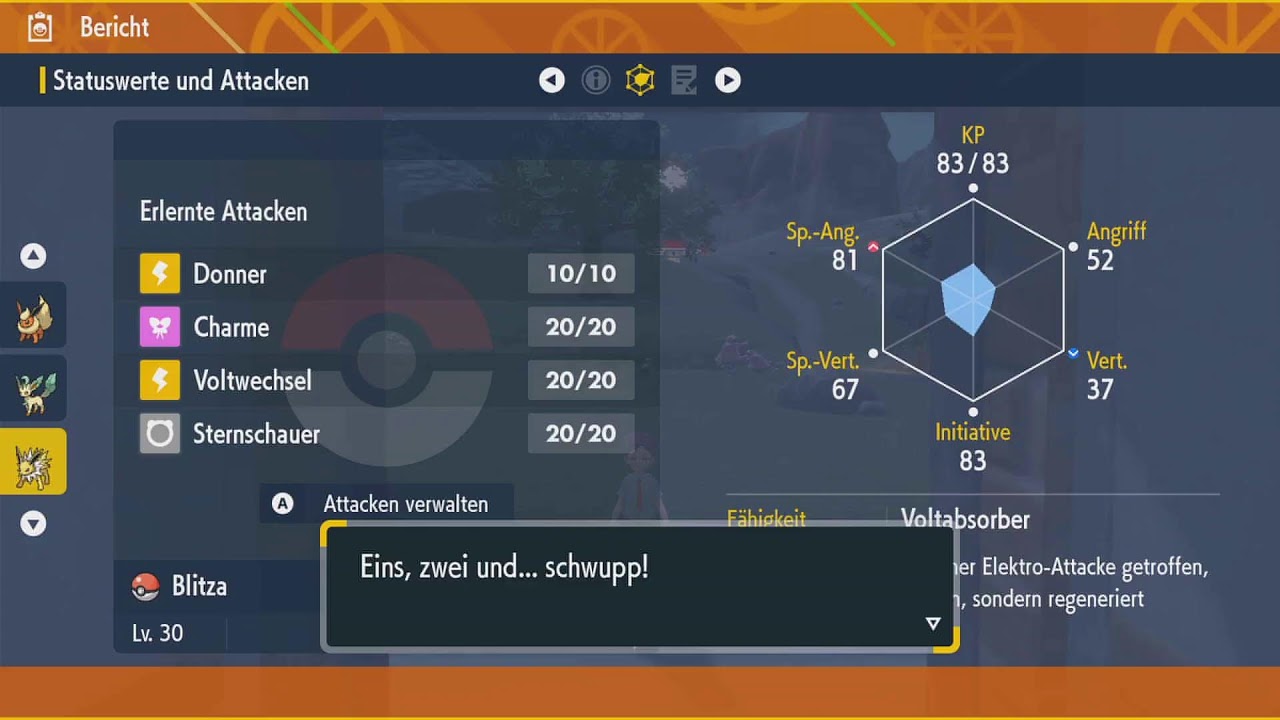Open the info circle icon in the header
1280x720 pixels.
point(596,80)
